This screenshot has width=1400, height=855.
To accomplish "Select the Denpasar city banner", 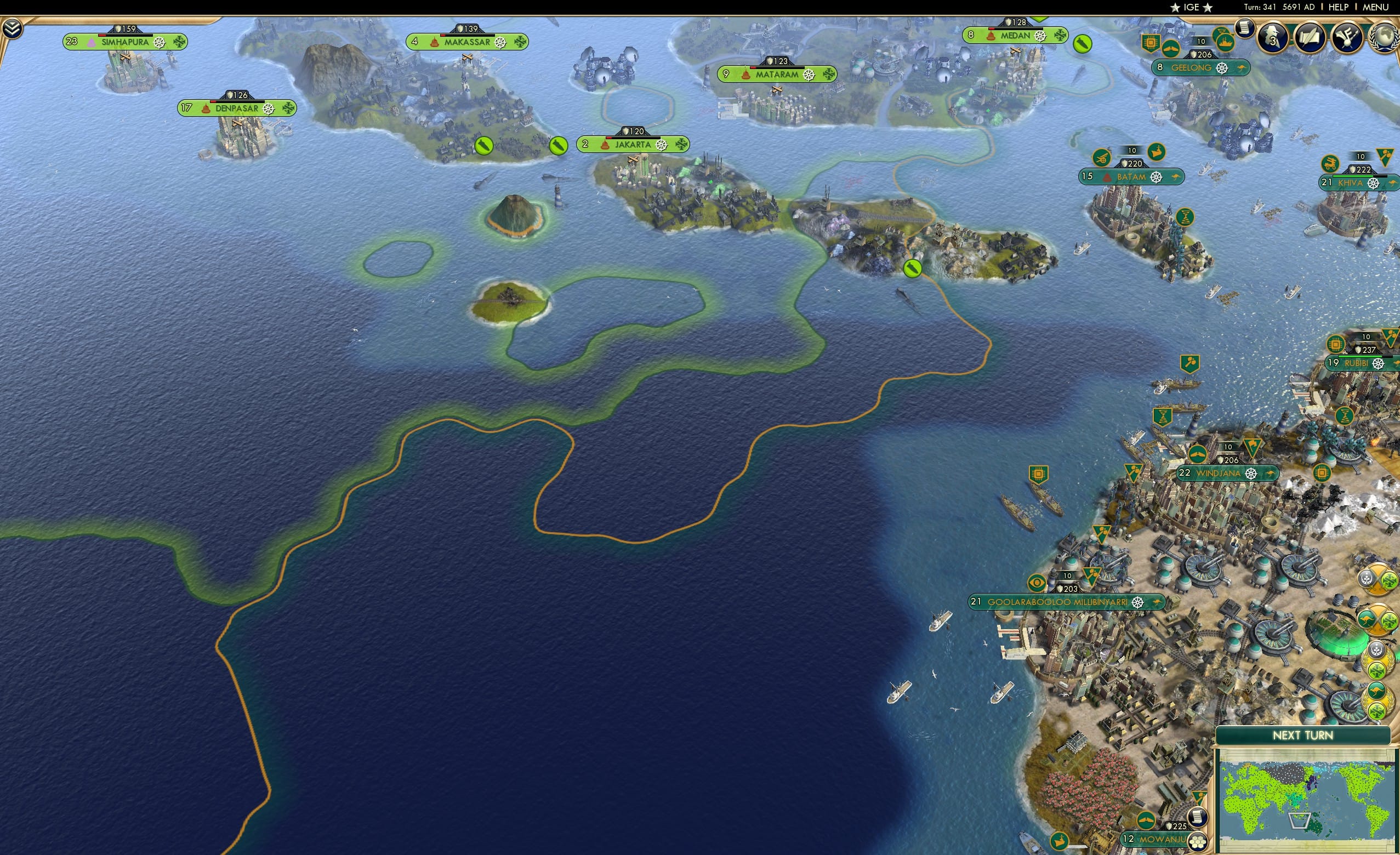I will point(236,108).
